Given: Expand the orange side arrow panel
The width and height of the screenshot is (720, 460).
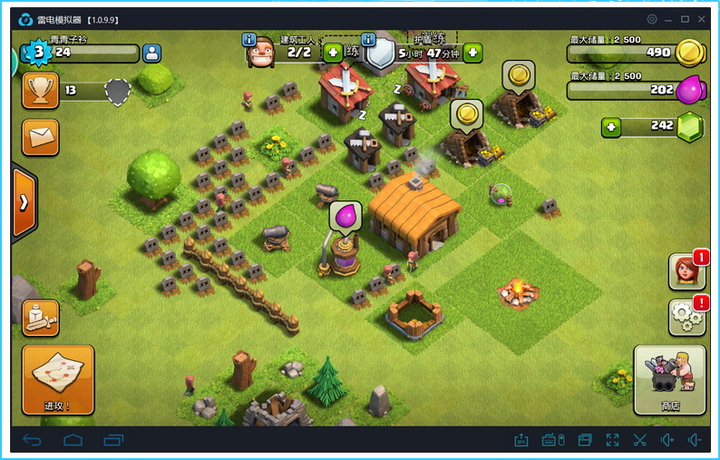Looking at the screenshot, I should [23, 201].
